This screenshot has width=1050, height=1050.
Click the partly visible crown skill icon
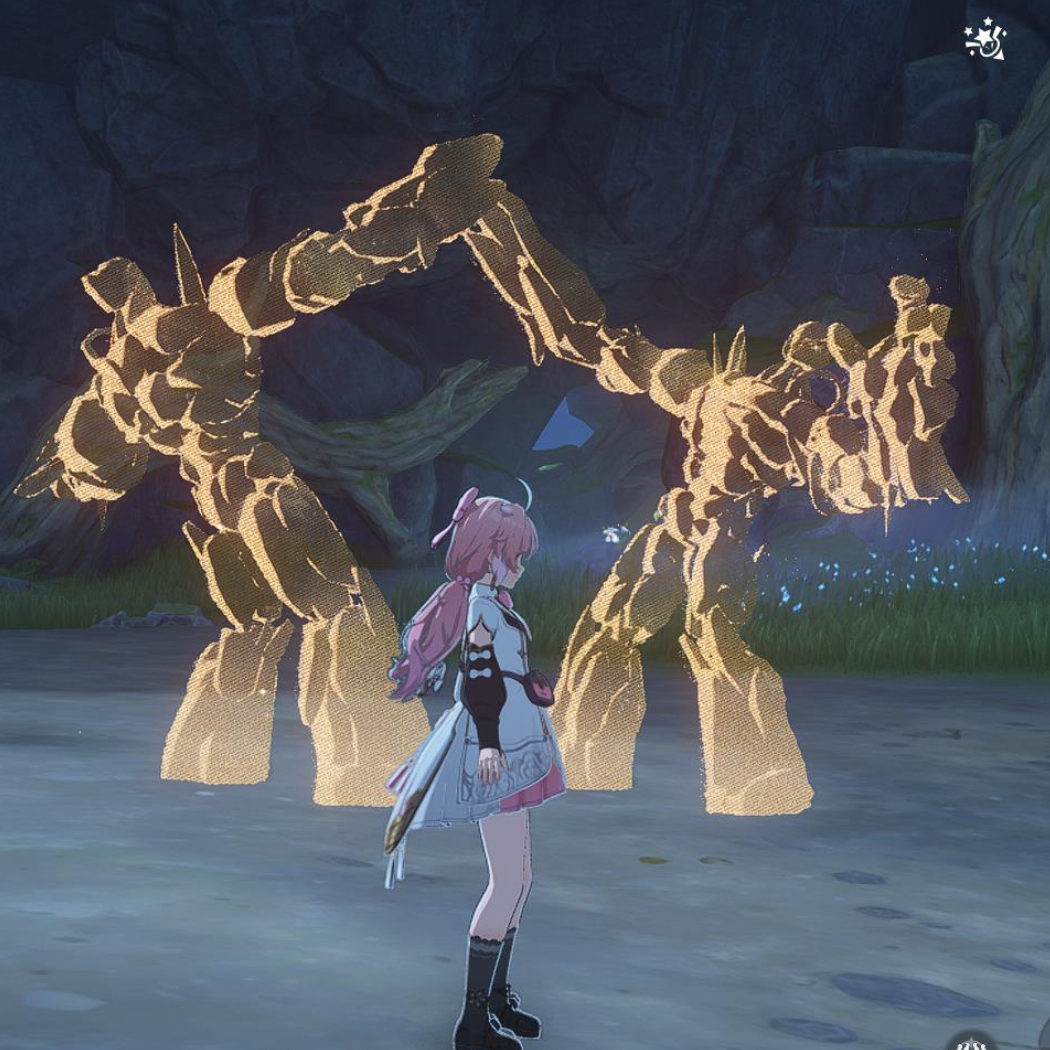point(972,1042)
